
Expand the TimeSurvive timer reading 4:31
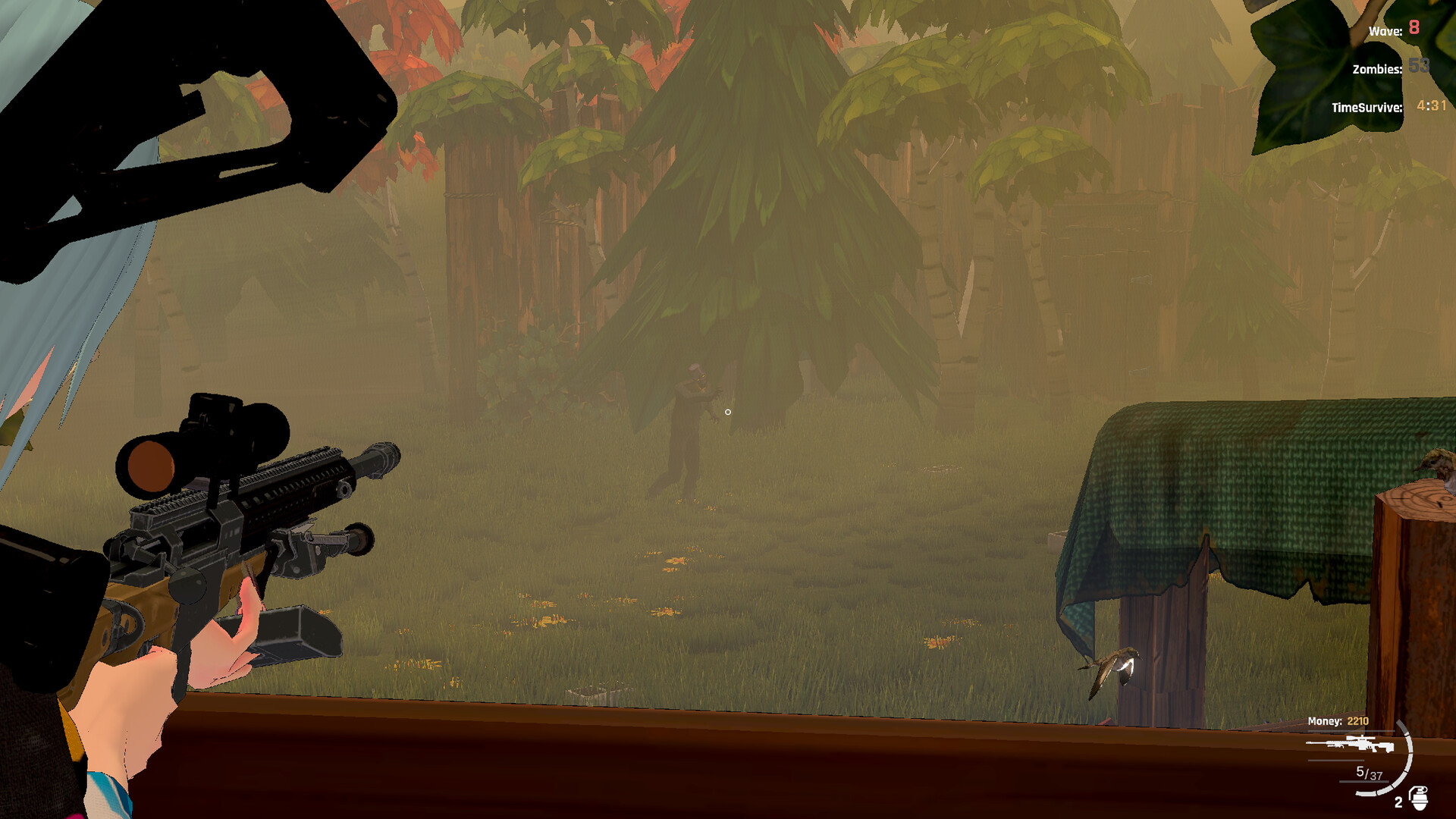coord(1433,108)
